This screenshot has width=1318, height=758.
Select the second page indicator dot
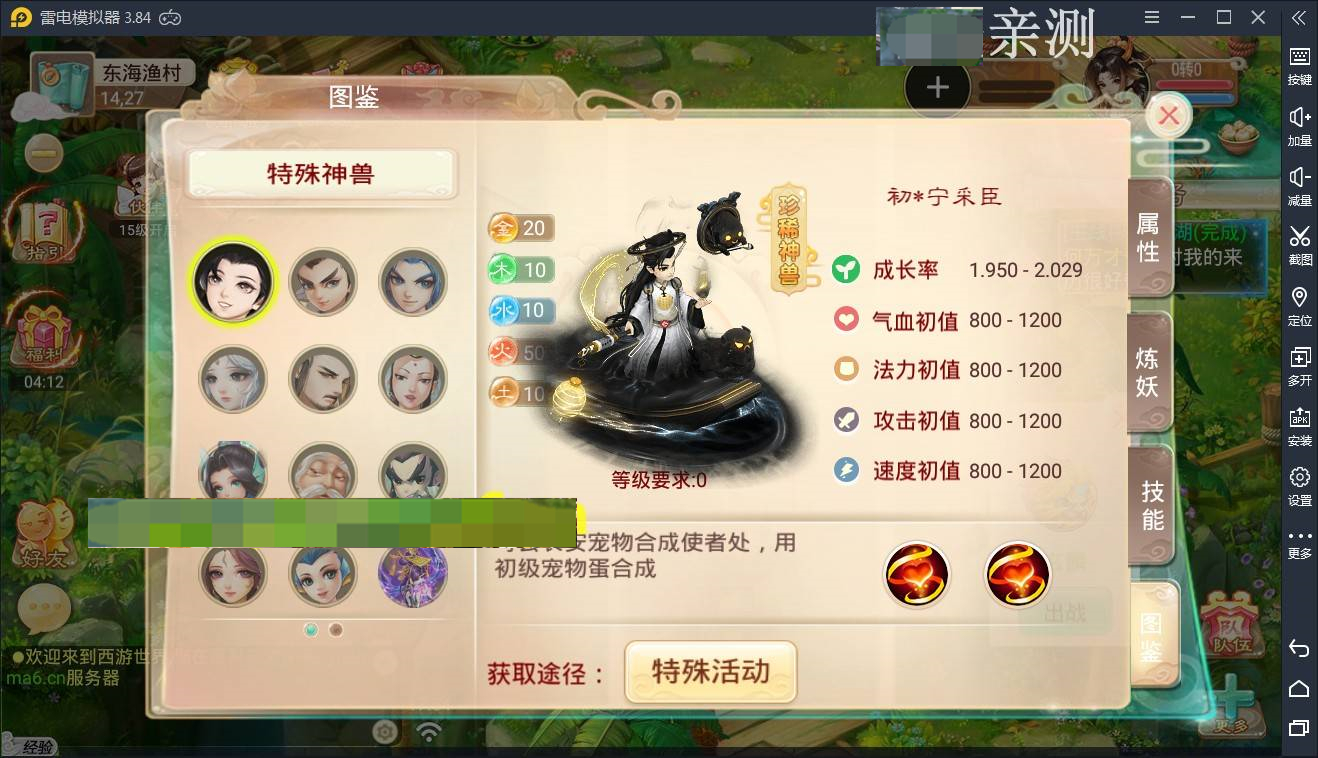pyautogui.click(x=335, y=630)
